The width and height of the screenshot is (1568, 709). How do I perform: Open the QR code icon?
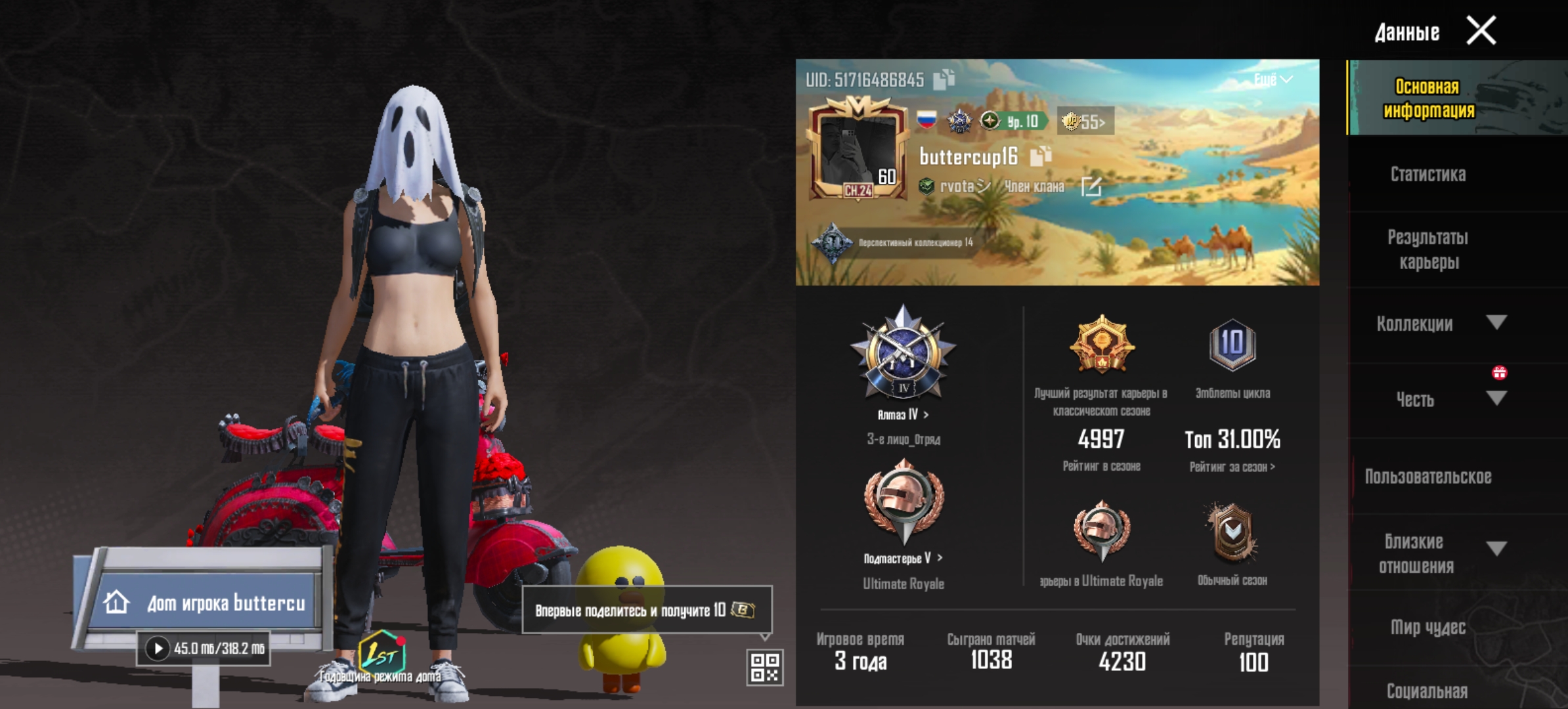click(765, 667)
